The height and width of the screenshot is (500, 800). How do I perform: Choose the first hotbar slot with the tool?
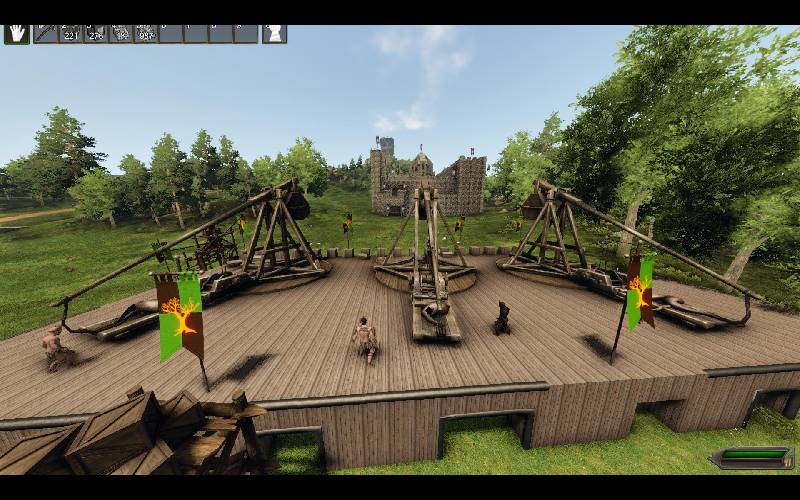45,33
